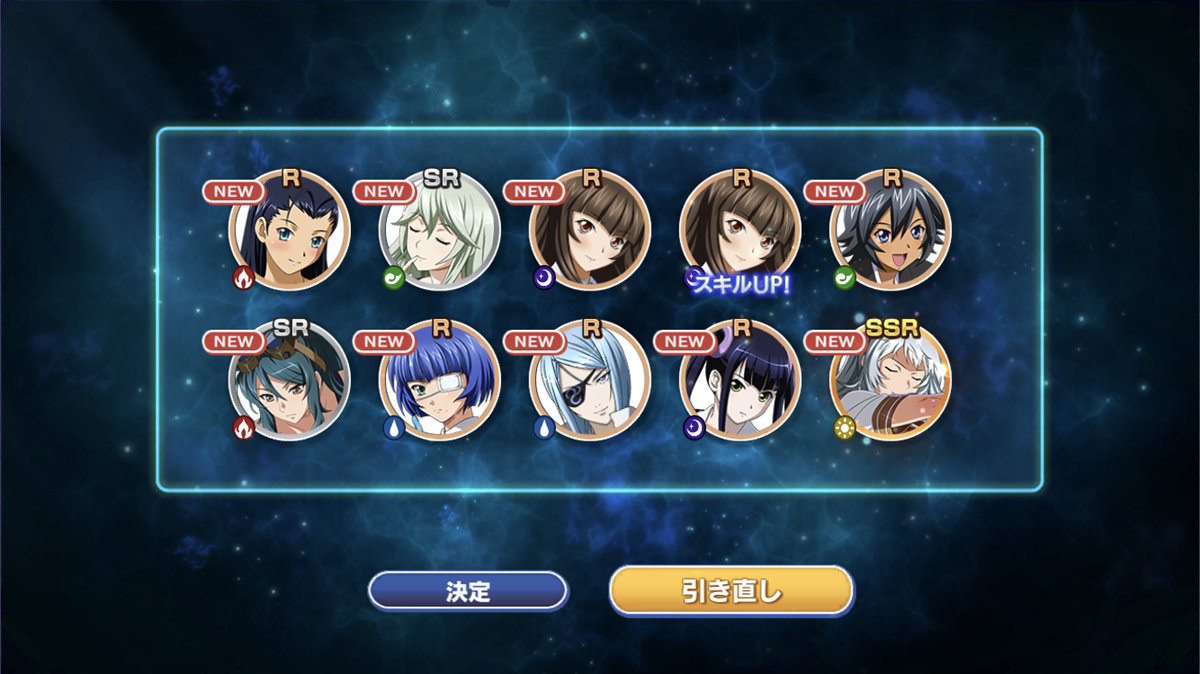Redraw the gacha with 引き直し
The image size is (1200, 674).
pyautogui.click(x=731, y=591)
